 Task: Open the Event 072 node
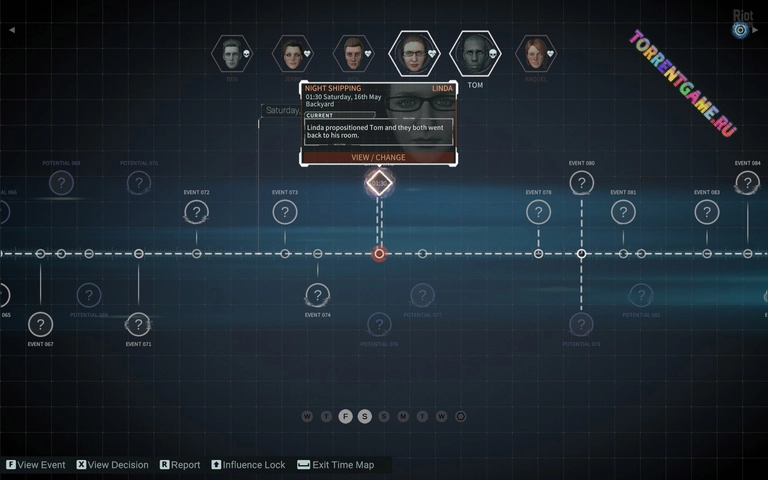tap(197, 212)
